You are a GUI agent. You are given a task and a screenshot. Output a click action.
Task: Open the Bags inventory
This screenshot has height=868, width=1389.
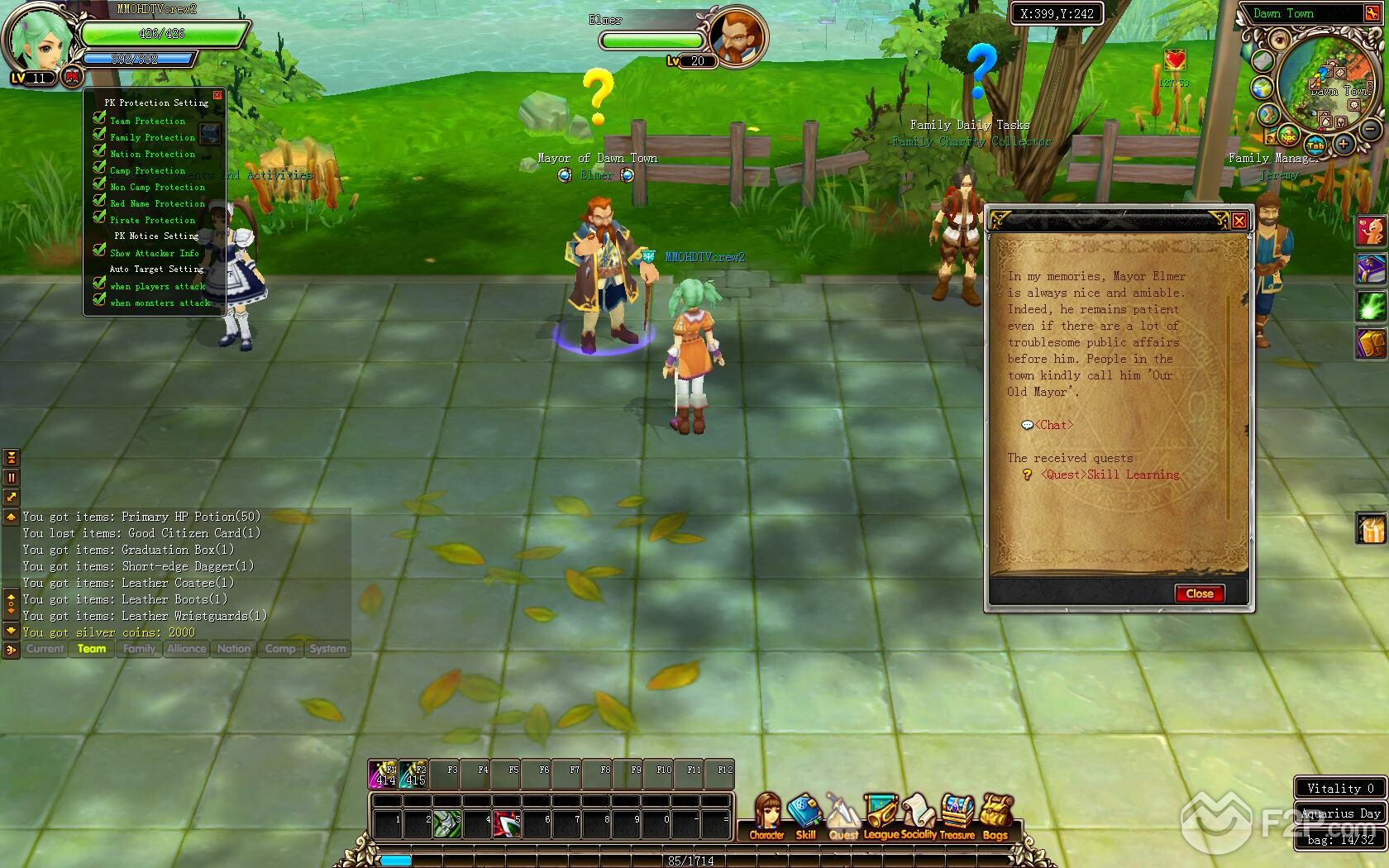[995, 815]
